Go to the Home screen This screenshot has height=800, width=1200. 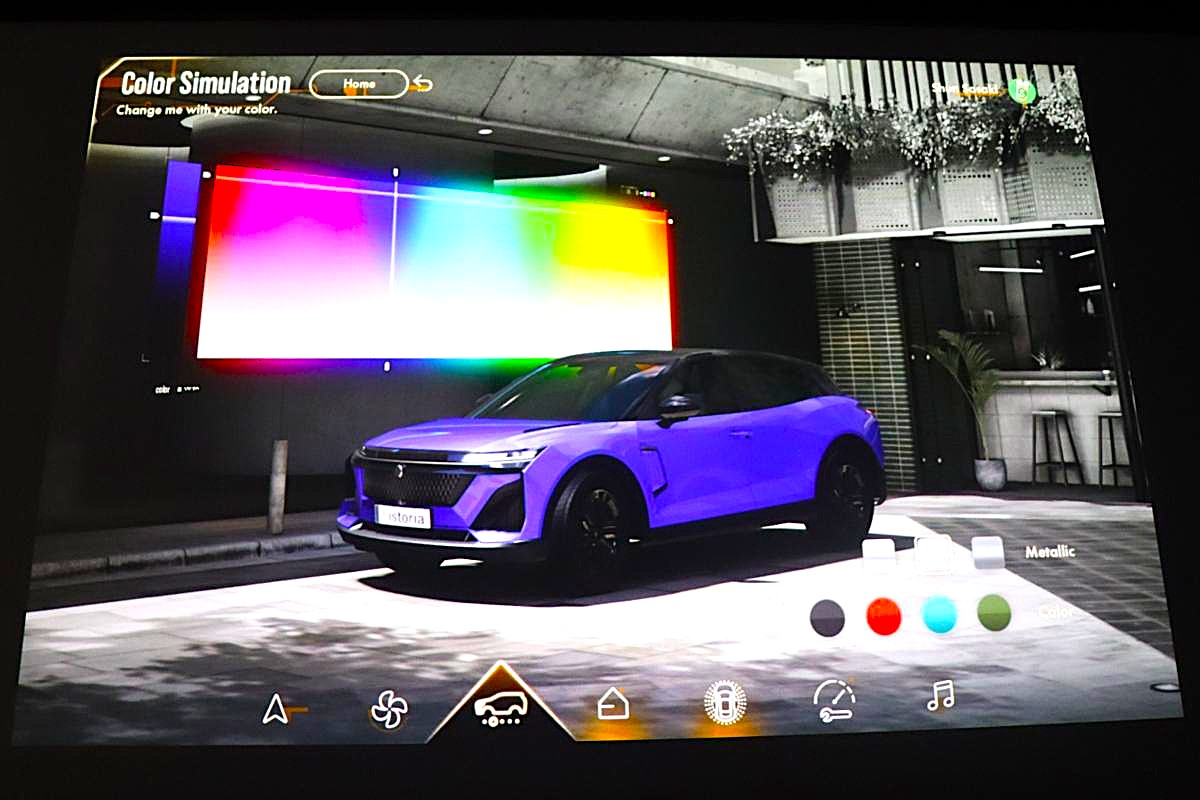click(359, 84)
